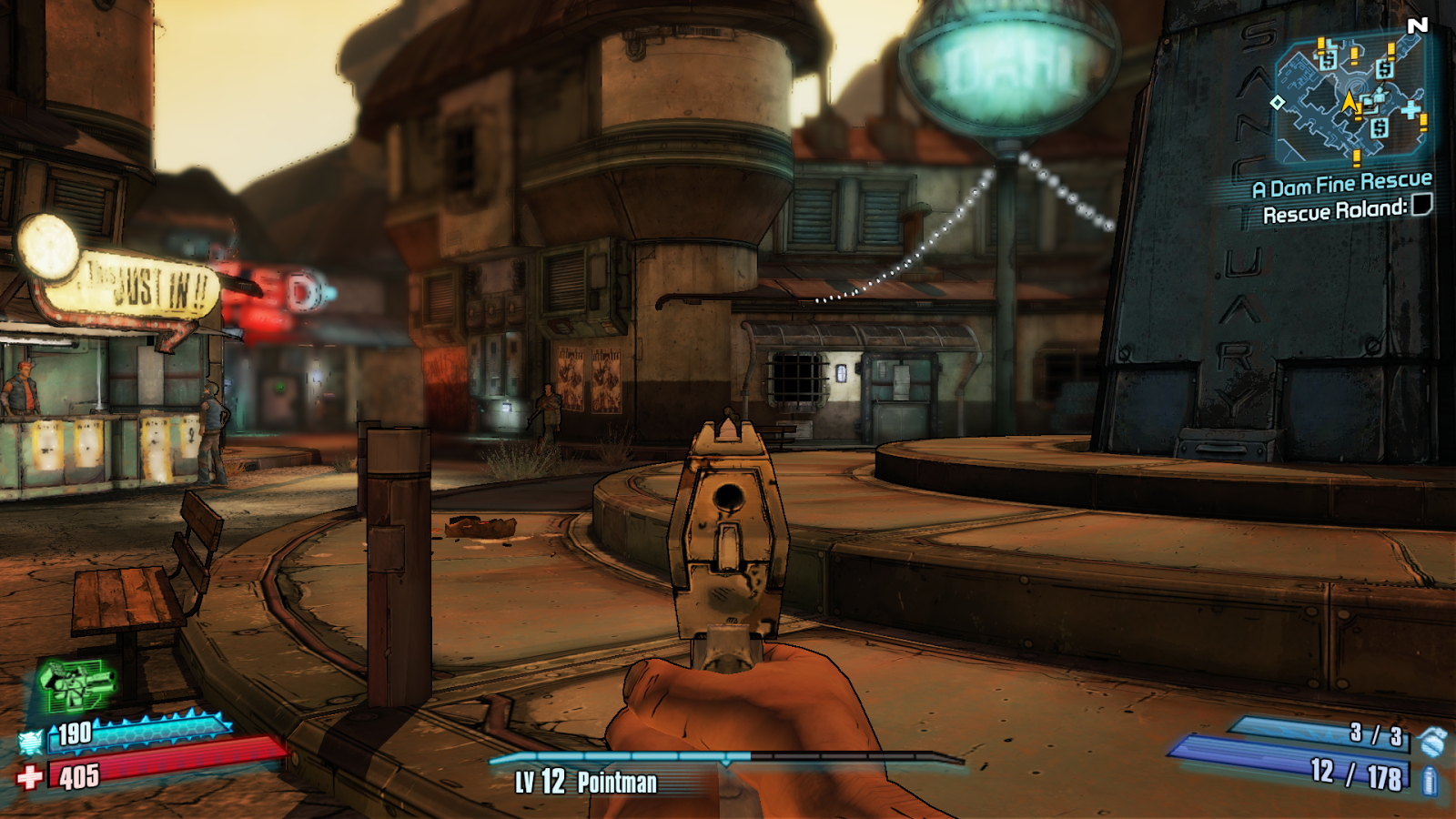
Task: Click the shield icon next to 190
Action: pyautogui.click(x=31, y=743)
